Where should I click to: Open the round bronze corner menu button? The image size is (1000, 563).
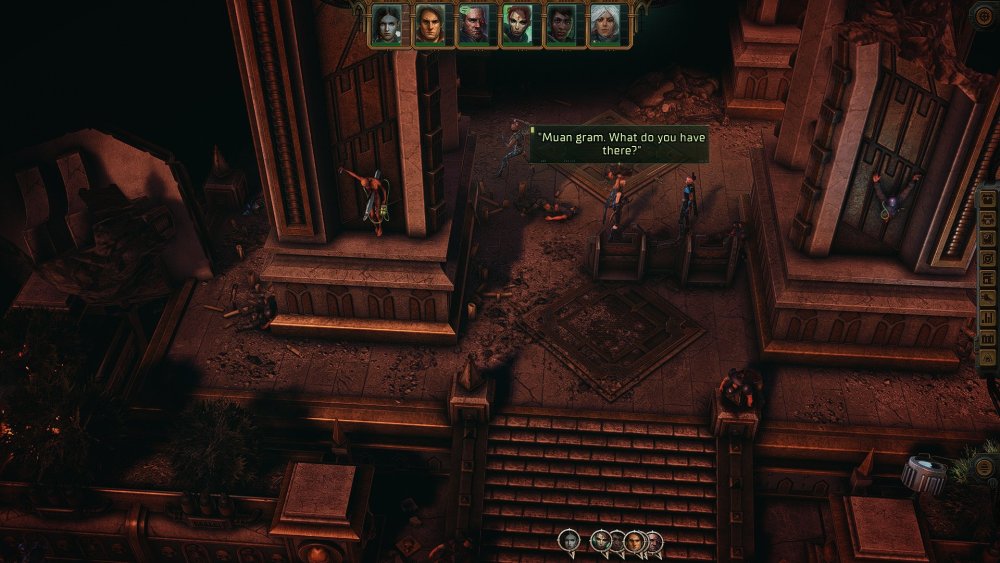coord(984,14)
